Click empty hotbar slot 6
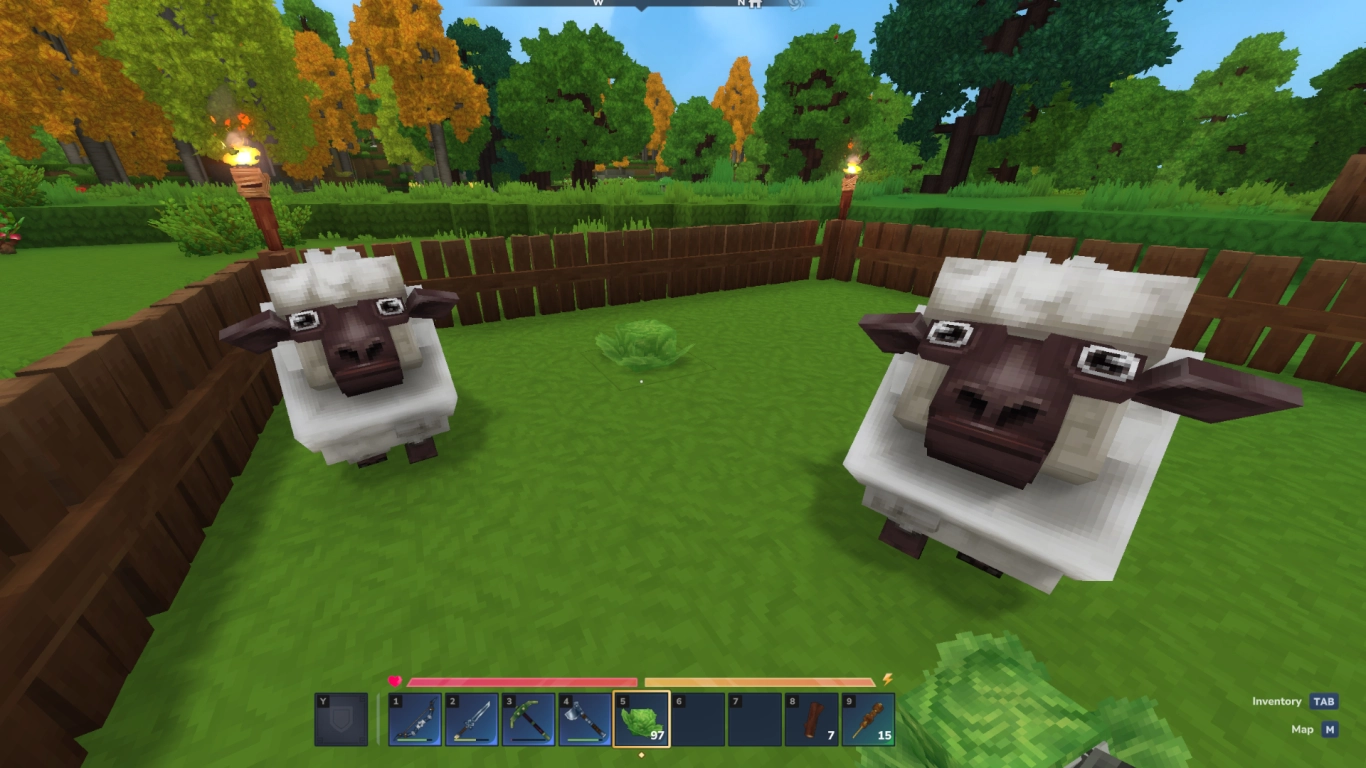Viewport: 1366px width, 768px height. click(x=700, y=722)
